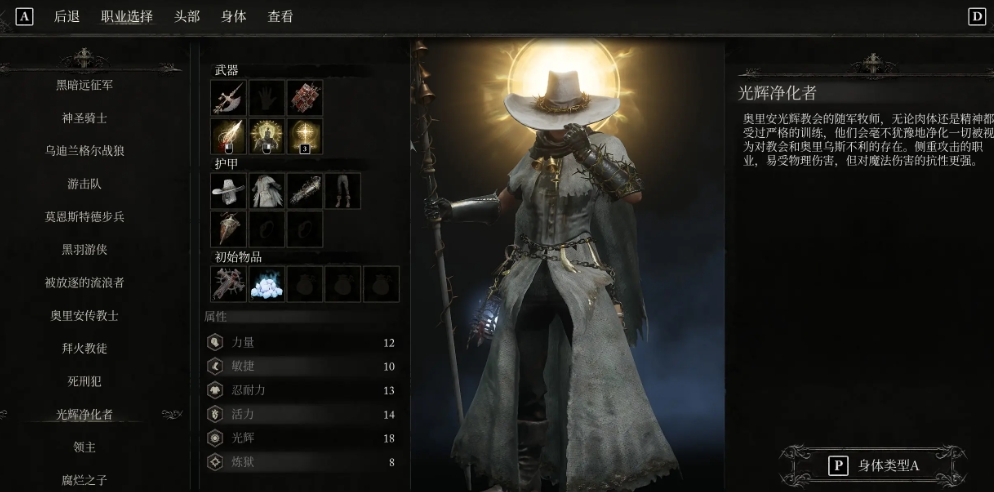Pick the 乌迪兰格尔战狼 class
Screen dimensions: 994x492
point(85,151)
